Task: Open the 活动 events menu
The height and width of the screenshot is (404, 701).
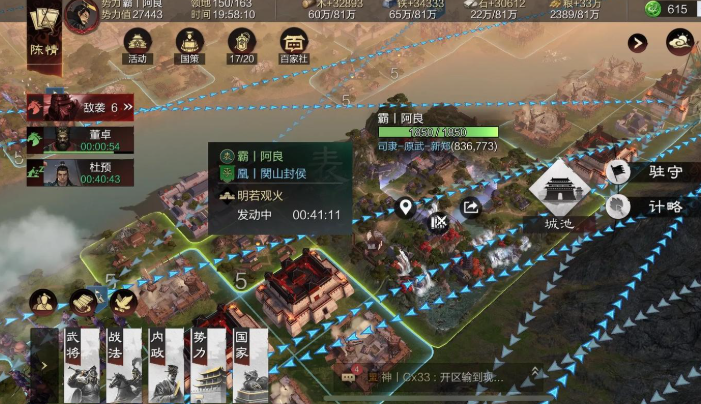Action: coord(138,45)
